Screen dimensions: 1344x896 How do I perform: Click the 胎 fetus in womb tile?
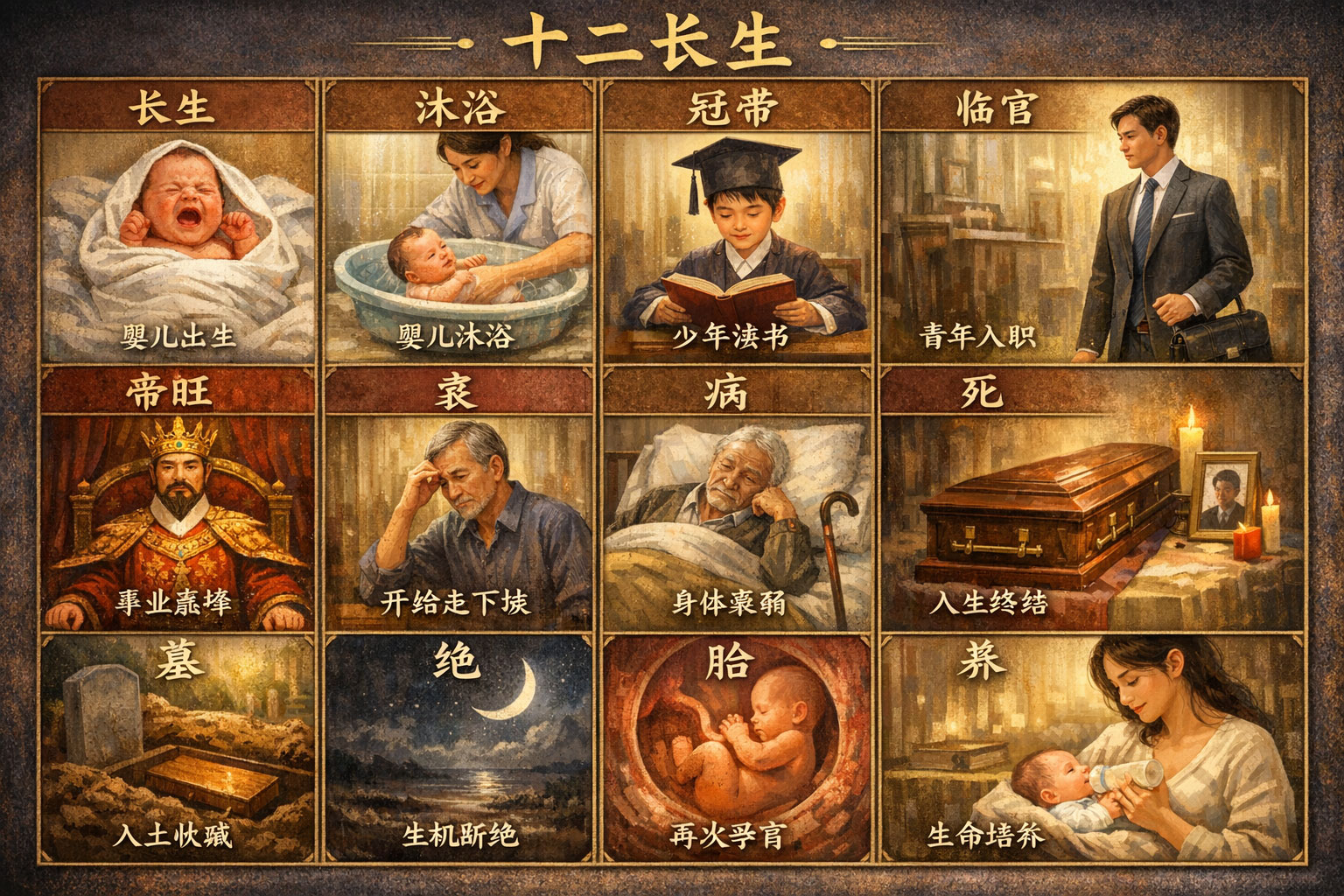point(738,752)
